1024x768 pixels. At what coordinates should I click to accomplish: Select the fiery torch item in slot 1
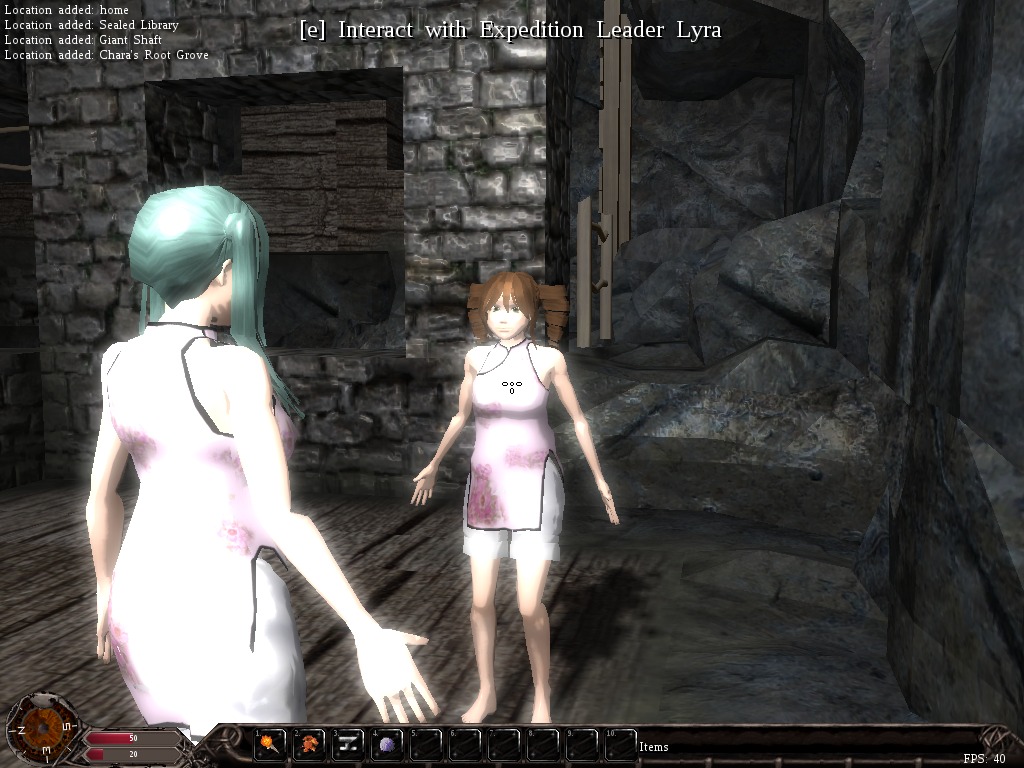(x=271, y=745)
